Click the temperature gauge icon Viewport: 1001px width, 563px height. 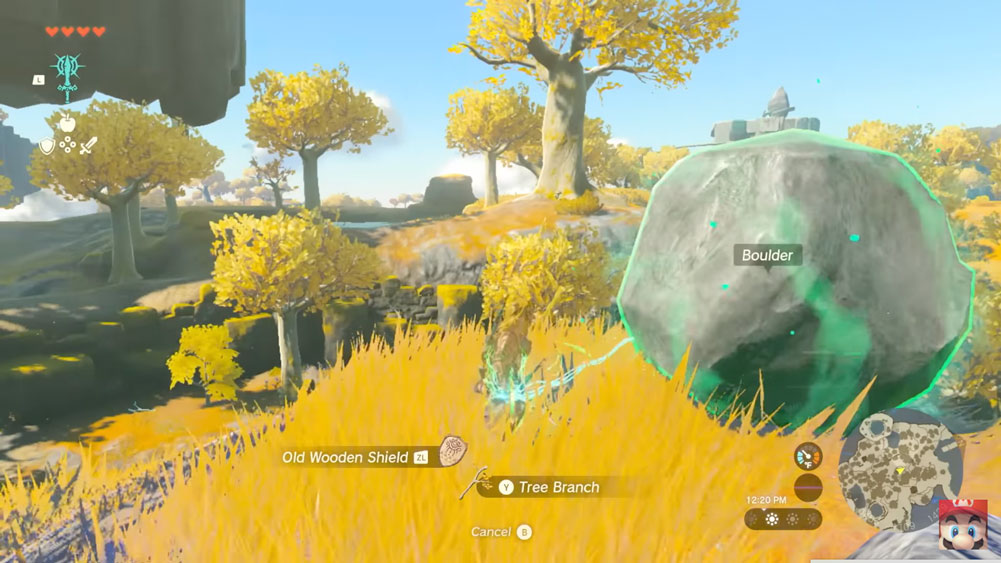(x=807, y=457)
